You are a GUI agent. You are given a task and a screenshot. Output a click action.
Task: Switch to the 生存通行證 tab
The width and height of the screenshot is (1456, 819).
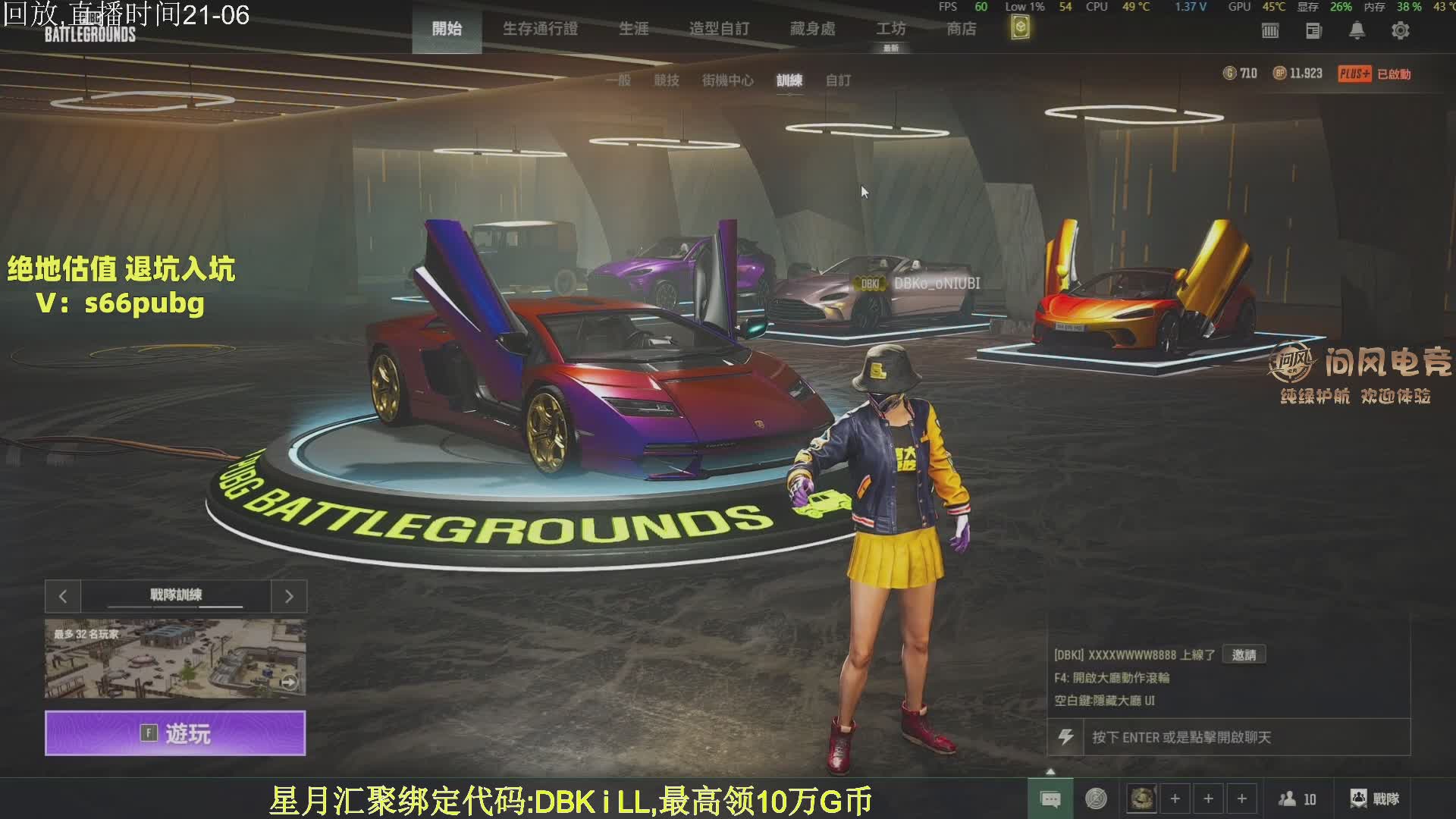pos(540,29)
